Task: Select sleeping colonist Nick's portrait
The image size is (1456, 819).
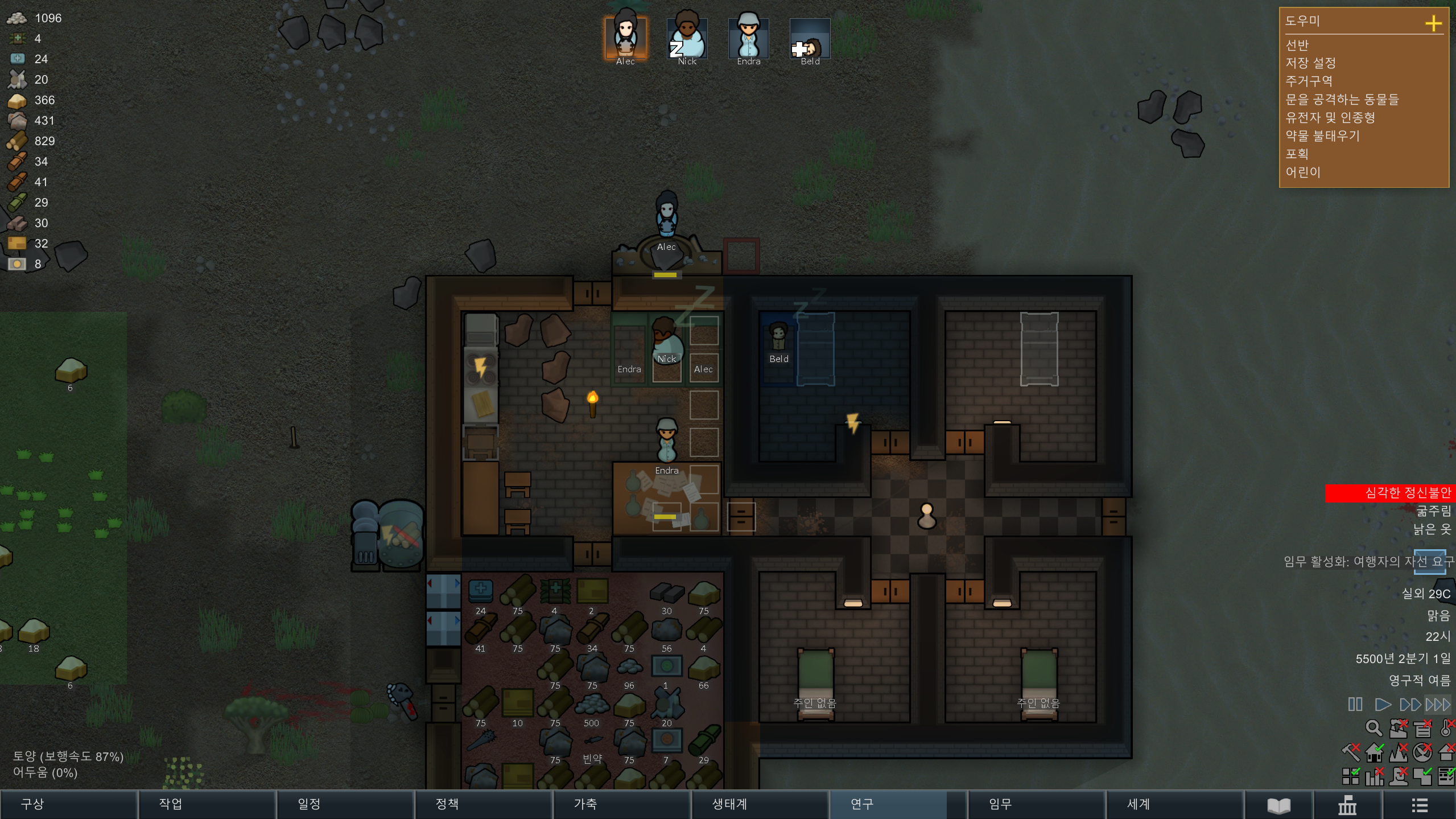Action: (687, 38)
